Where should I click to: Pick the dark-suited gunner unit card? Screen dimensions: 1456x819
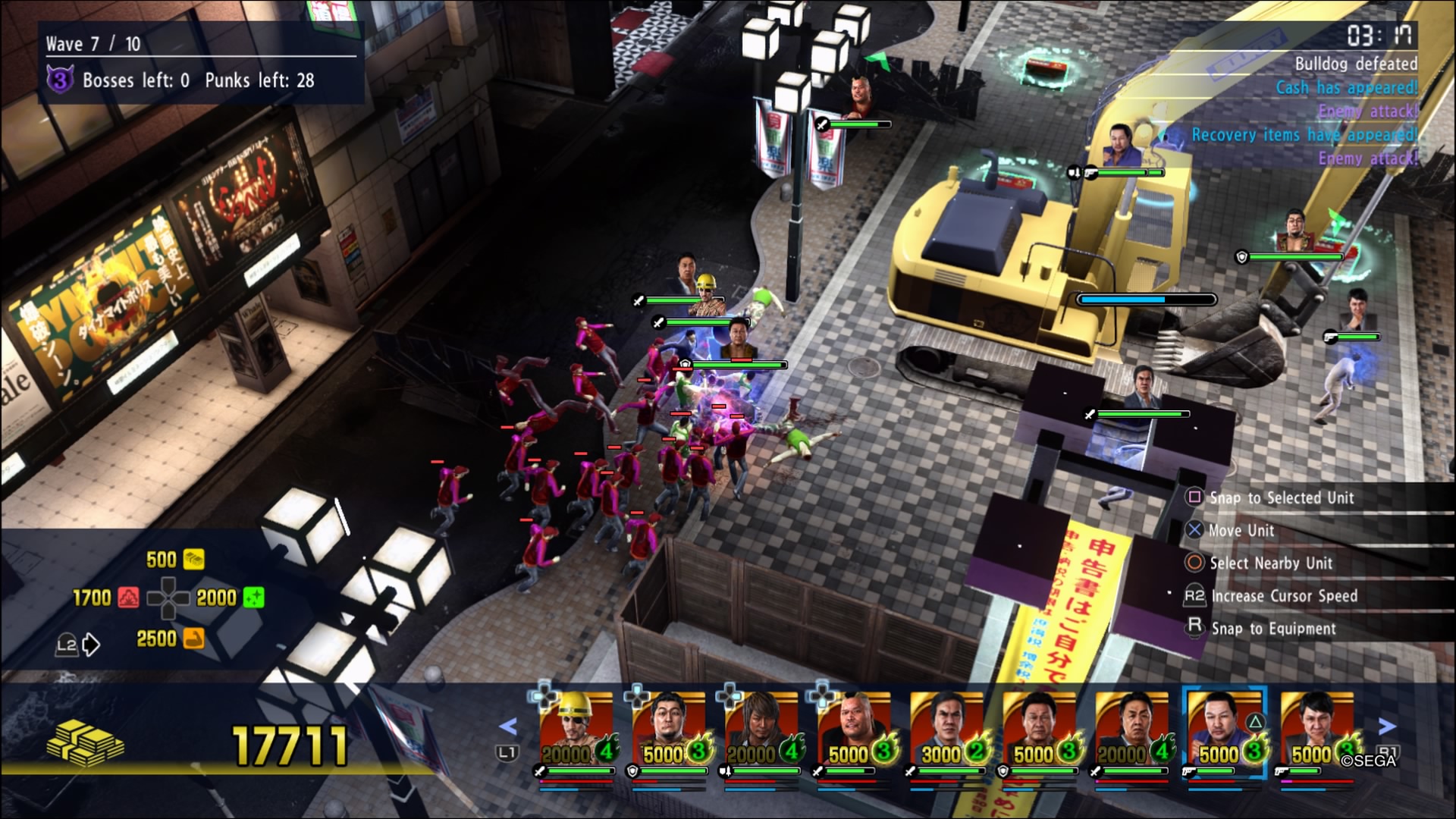click(x=1317, y=732)
